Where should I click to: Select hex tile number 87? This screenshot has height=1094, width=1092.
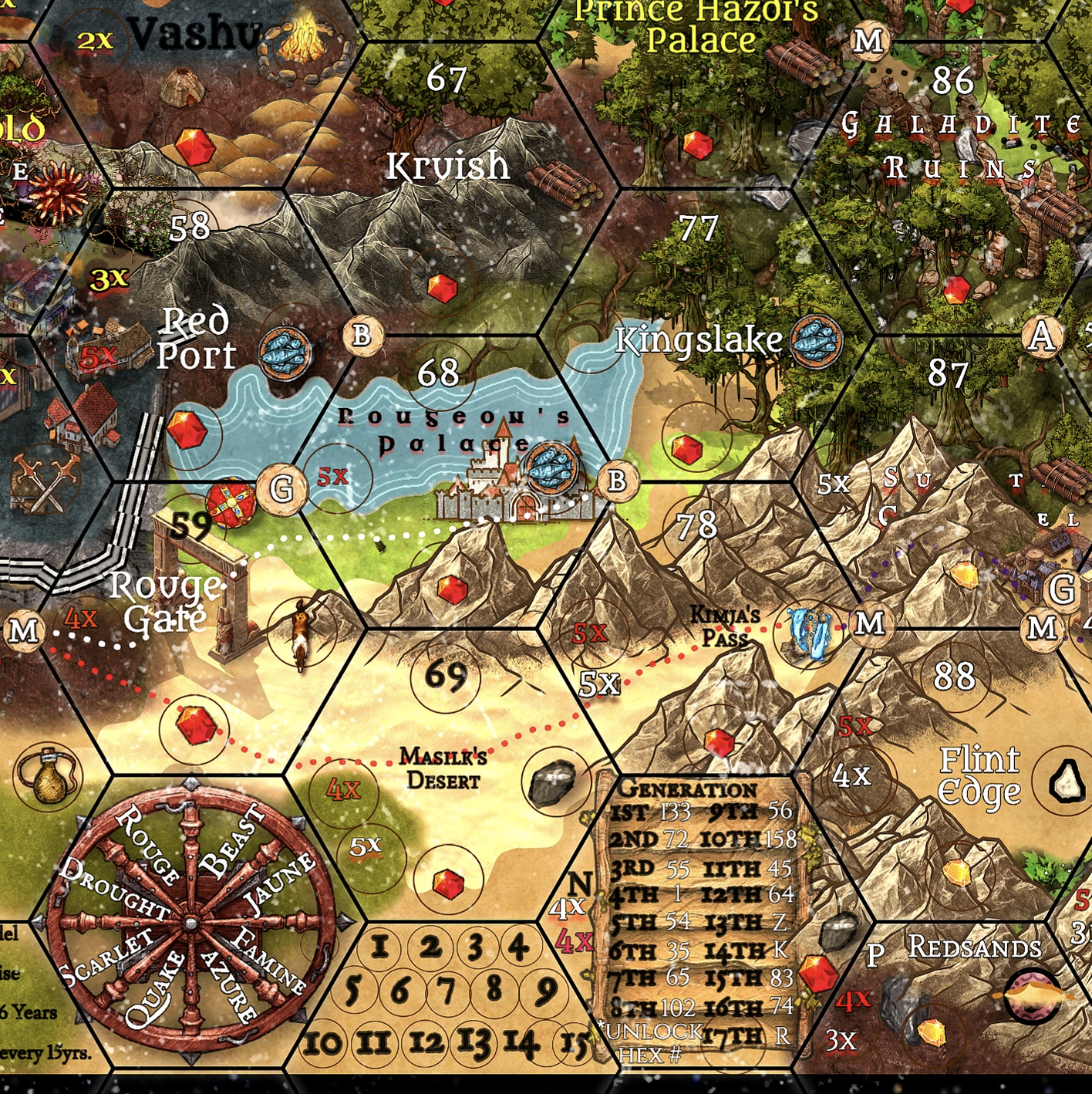tap(947, 374)
